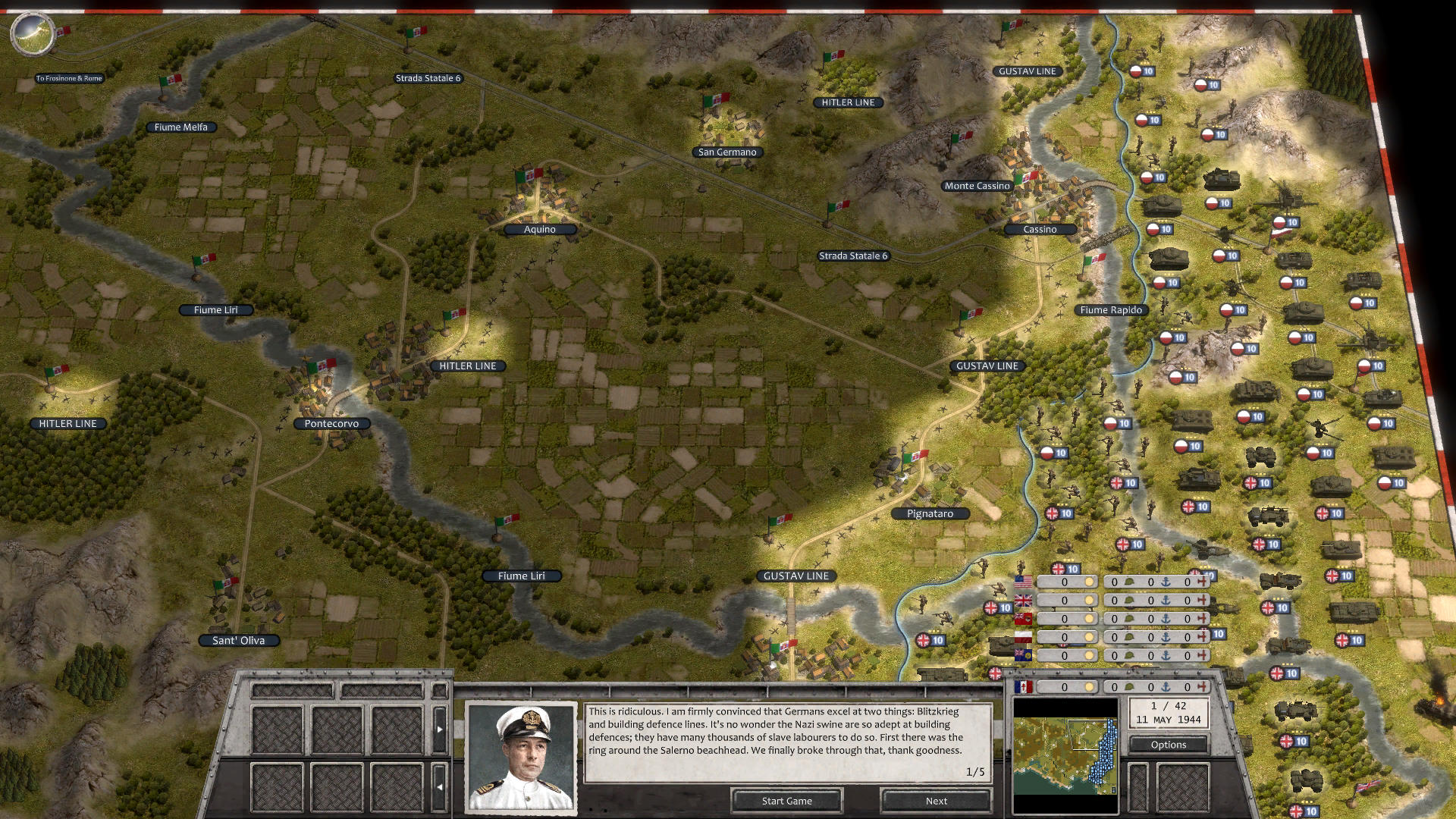The width and height of the screenshot is (1456, 819).
Task: Click the Start Game button
Action: 786,801
